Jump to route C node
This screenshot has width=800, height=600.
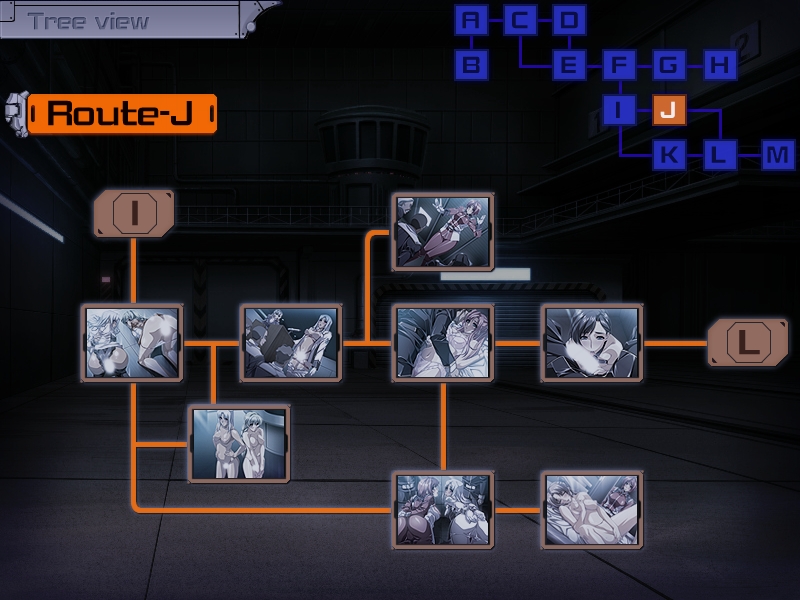(520, 20)
